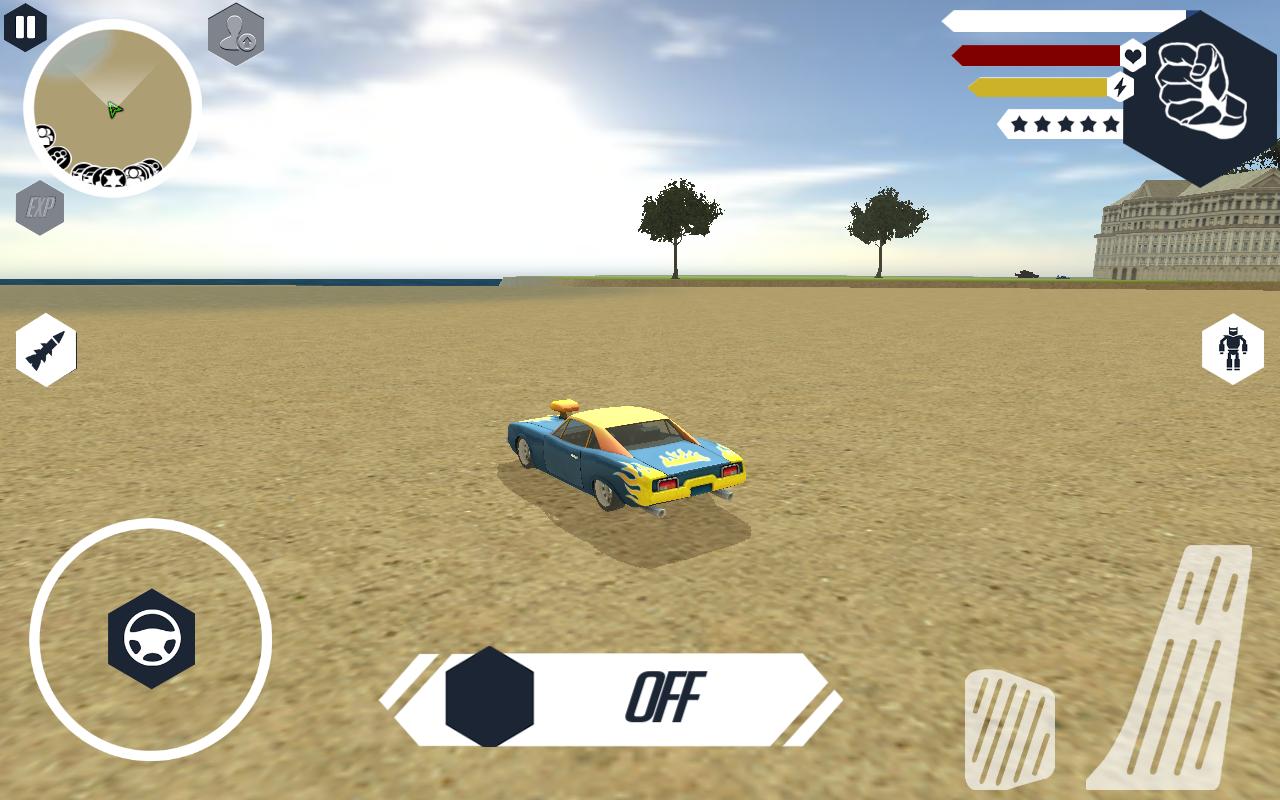1280x800 pixels.
Task: Tap the red health bar
Action: click(x=1035, y=56)
